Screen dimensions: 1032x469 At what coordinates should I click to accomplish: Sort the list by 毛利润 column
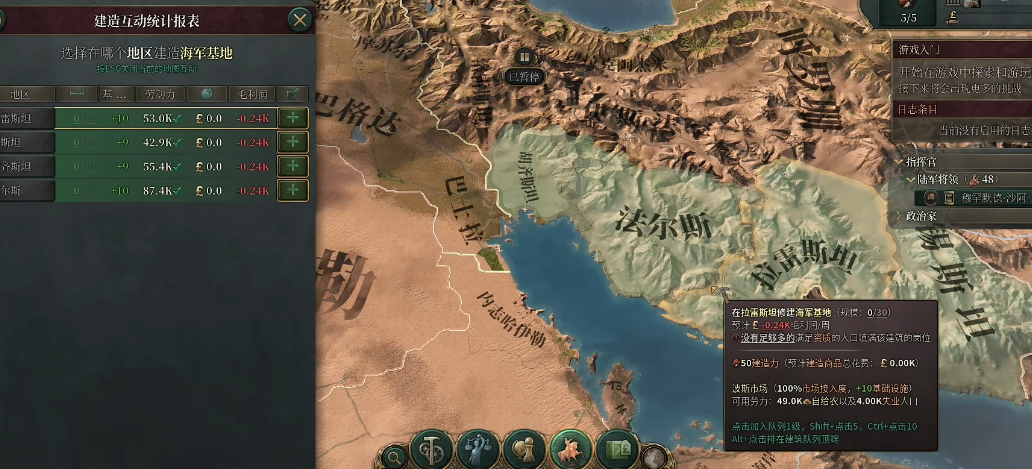(x=249, y=94)
